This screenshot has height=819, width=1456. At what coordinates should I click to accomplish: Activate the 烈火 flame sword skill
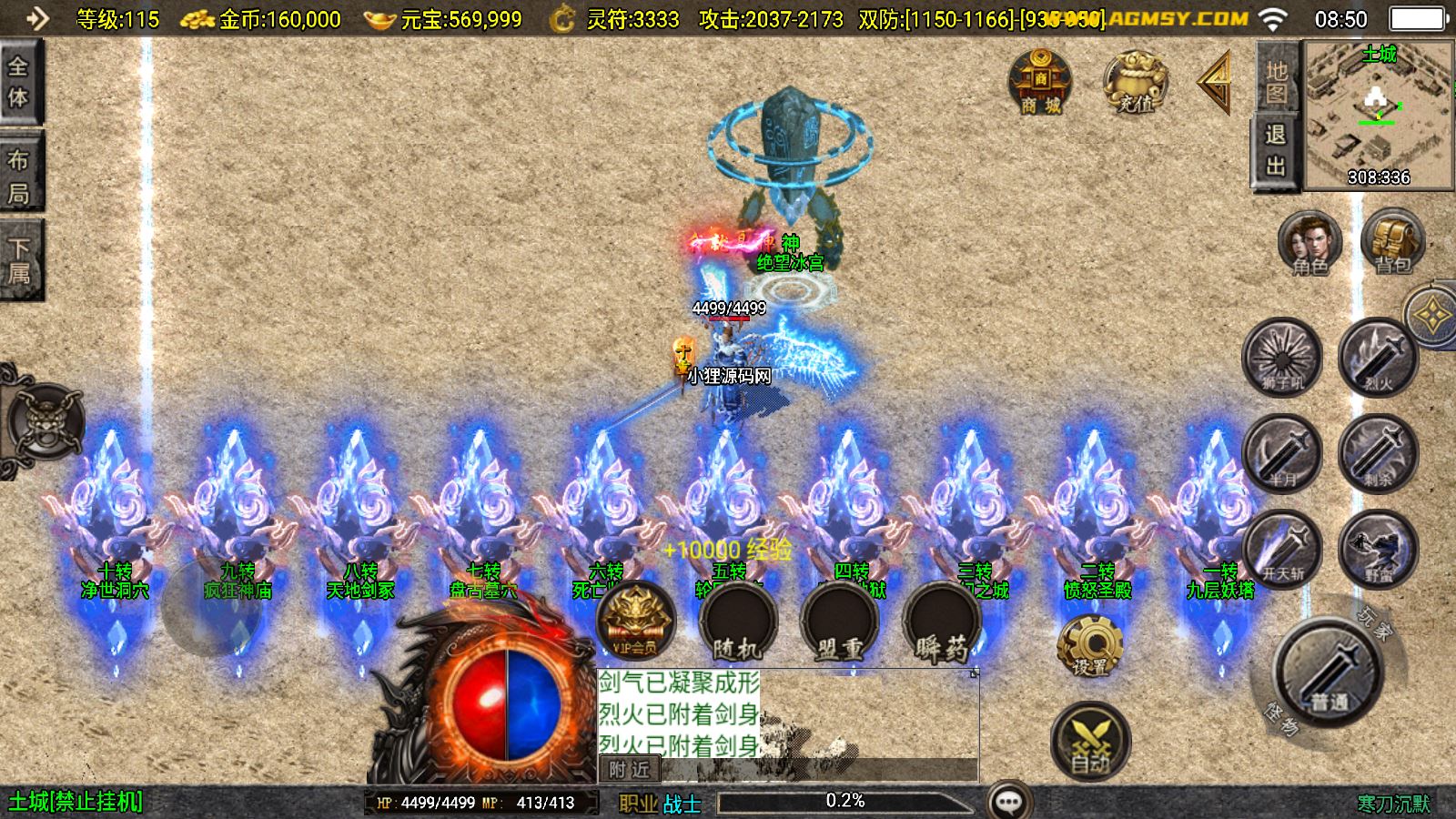pyautogui.click(x=1378, y=357)
